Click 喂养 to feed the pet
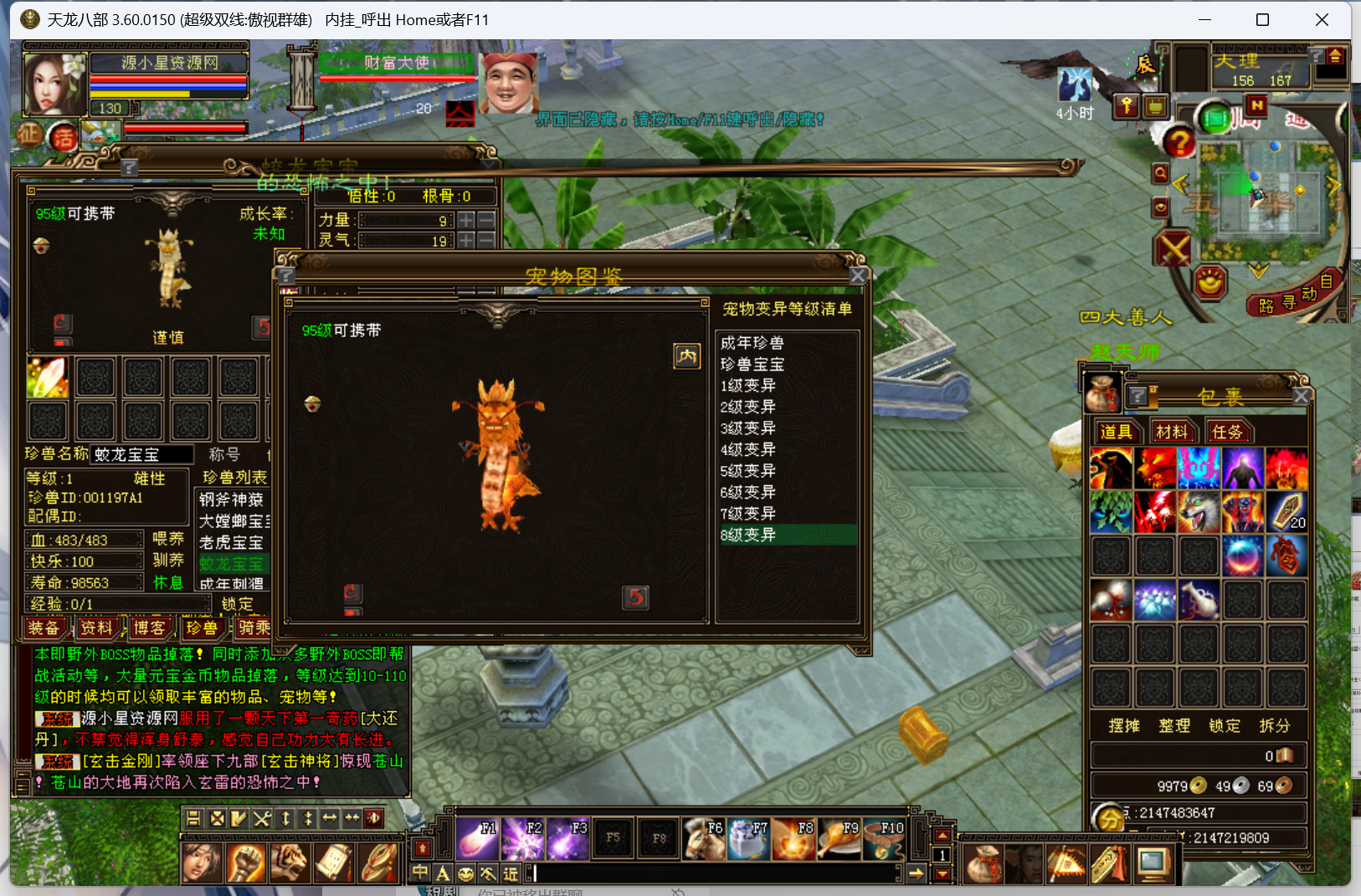Viewport: 1361px width, 896px height. (167, 539)
